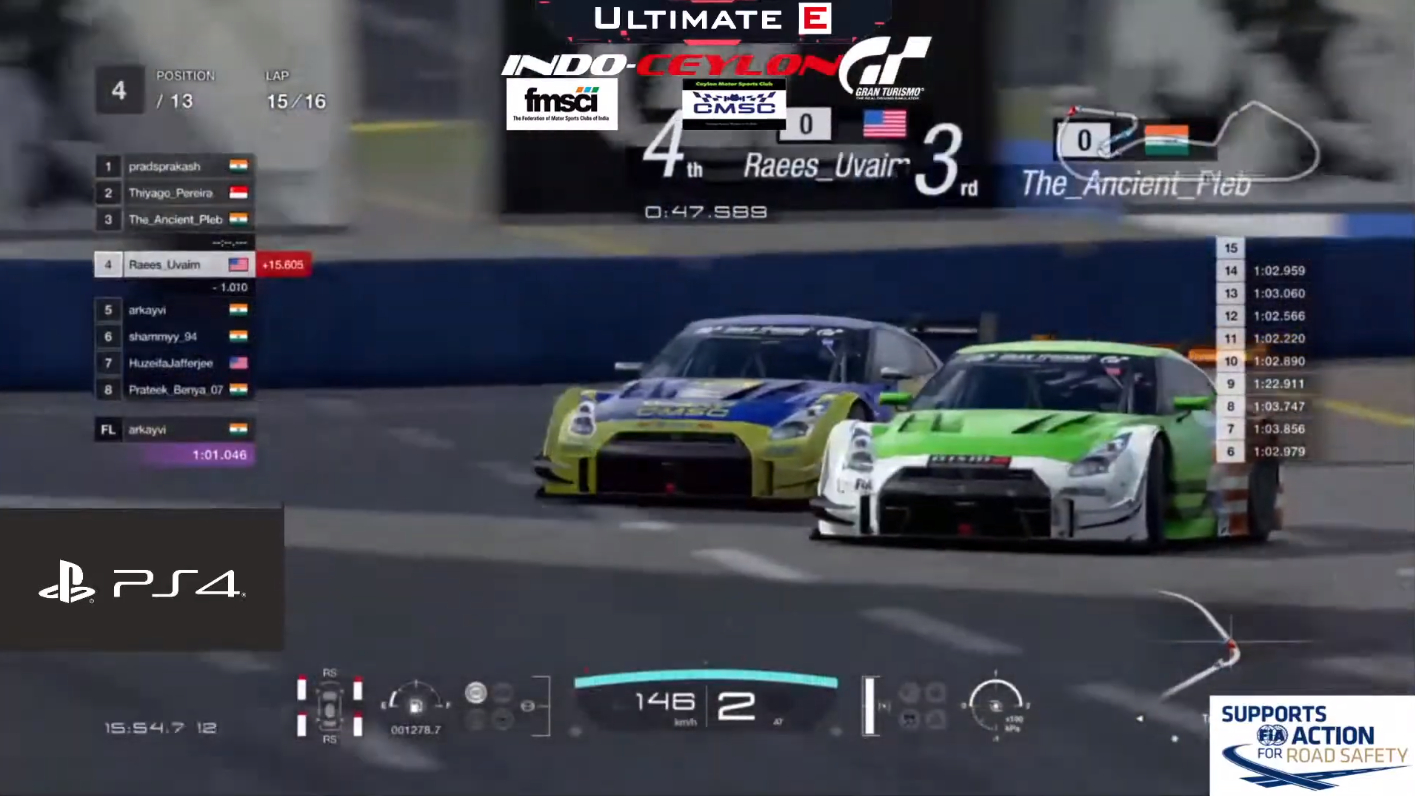Viewport: 1415px width, 796px height.
Task: Click the fmsci logo
Action: (561, 104)
